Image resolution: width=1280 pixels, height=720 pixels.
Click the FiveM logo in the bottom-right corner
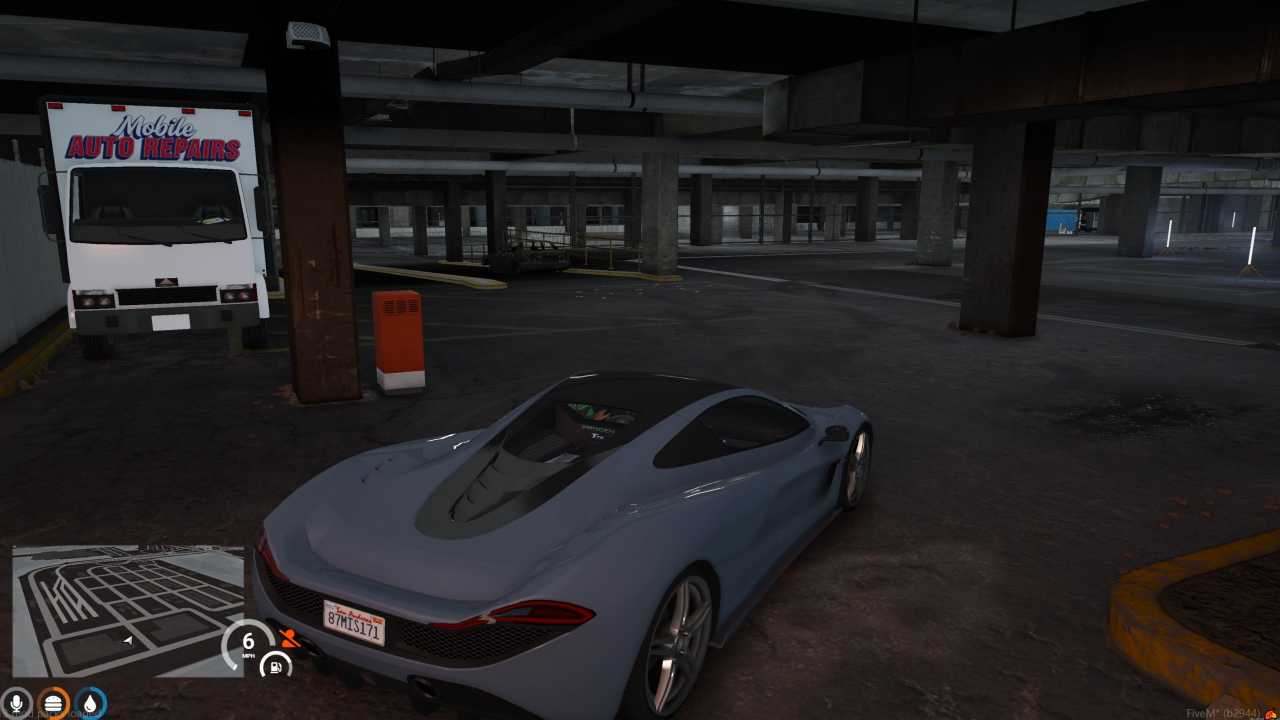[x=1272, y=714]
